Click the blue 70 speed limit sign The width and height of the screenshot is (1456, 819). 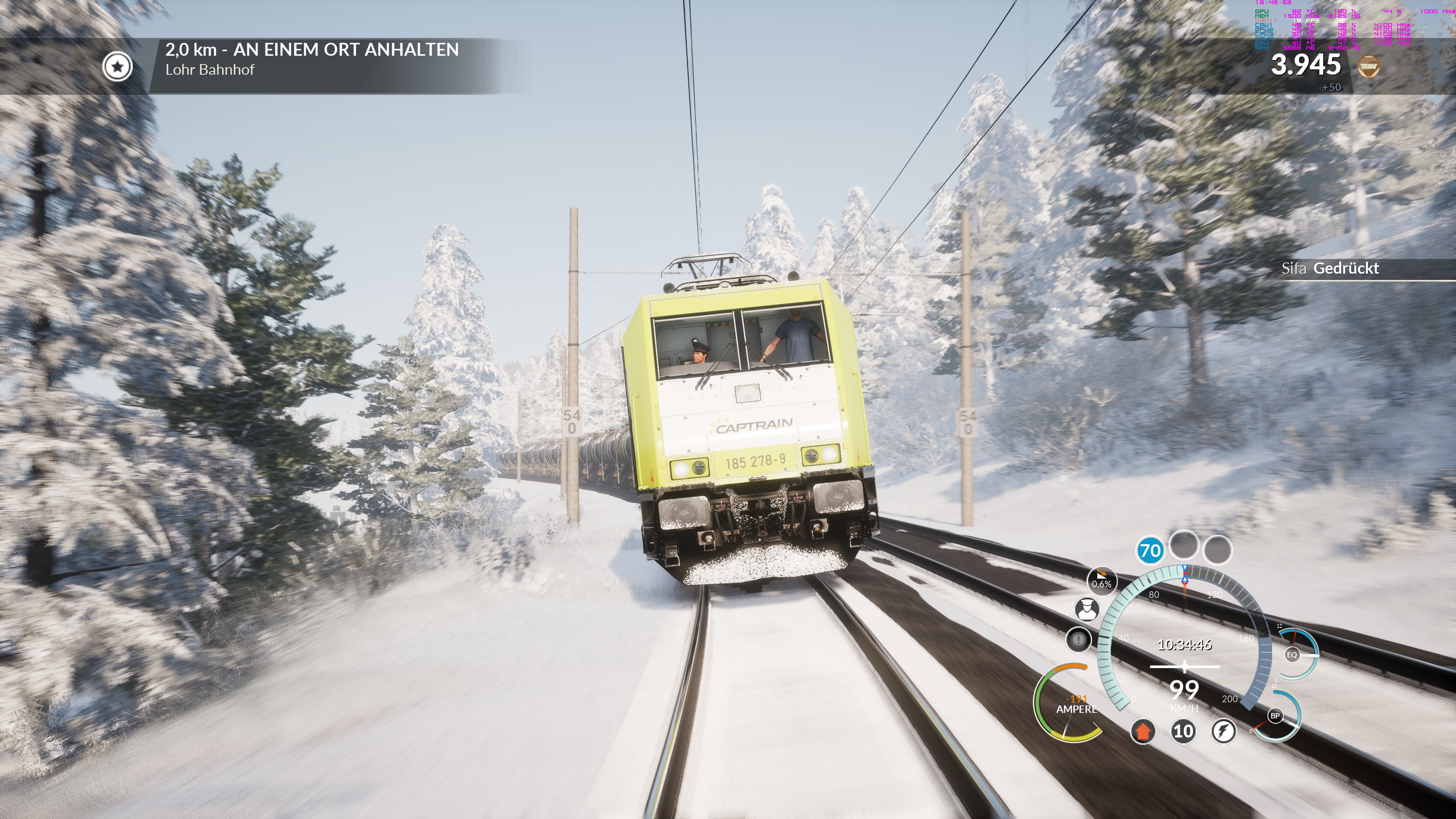click(x=1150, y=550)
